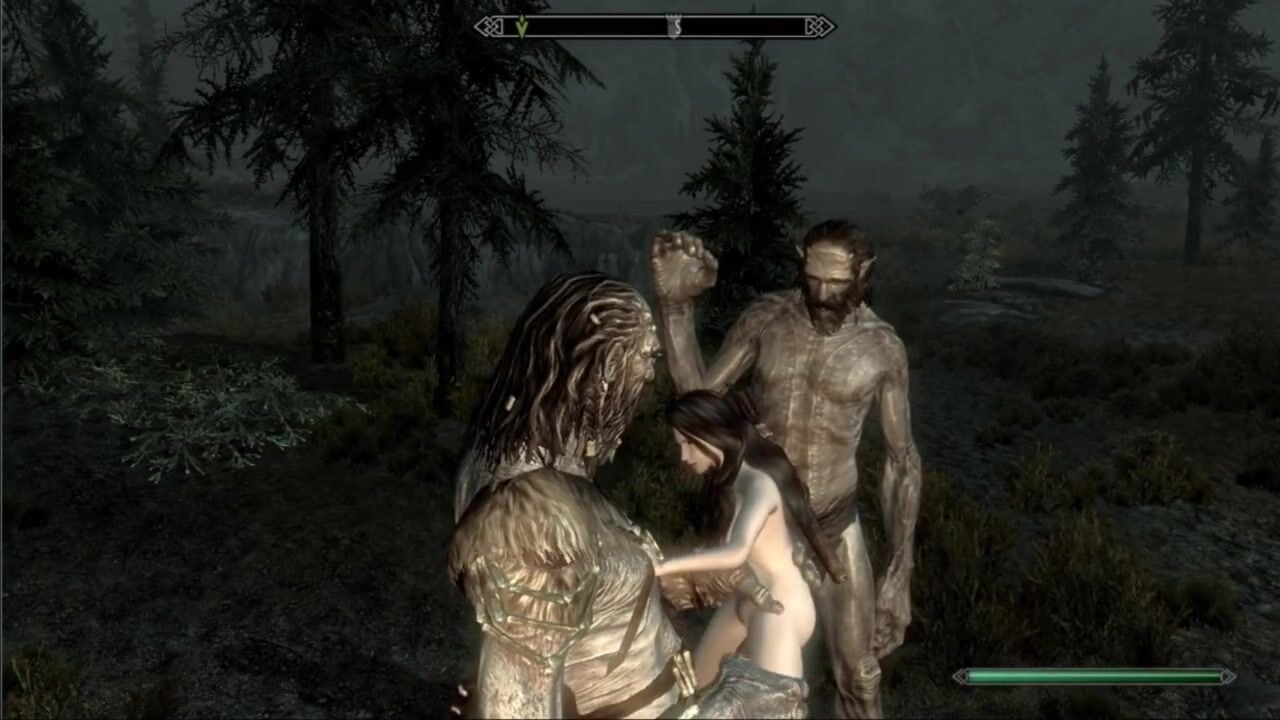The image size is (1280, 720).
Task: Select the location marker at the compass center
Action: pyautogui.click(x=674, y=27)
